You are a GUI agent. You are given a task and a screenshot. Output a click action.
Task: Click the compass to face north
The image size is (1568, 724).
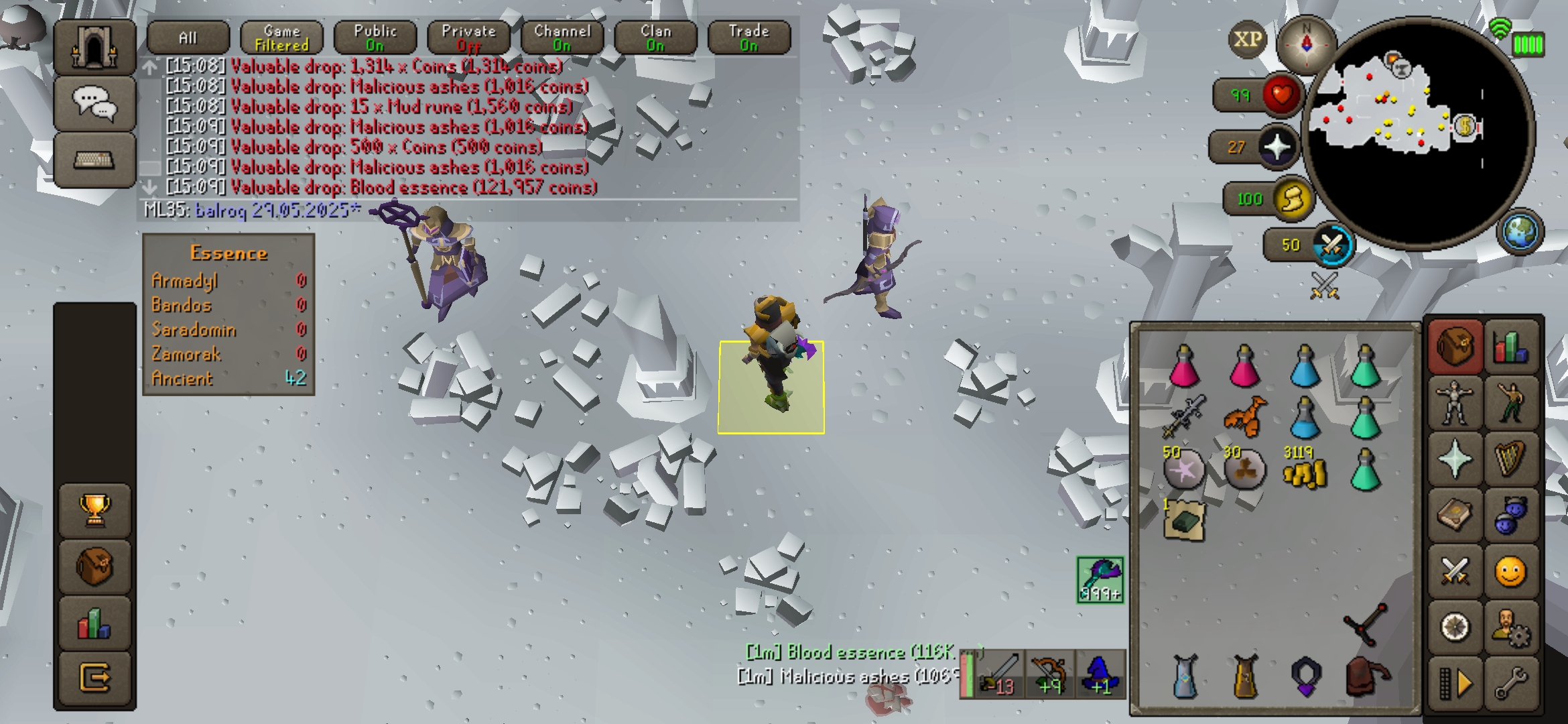click(x=1306, y=43)
